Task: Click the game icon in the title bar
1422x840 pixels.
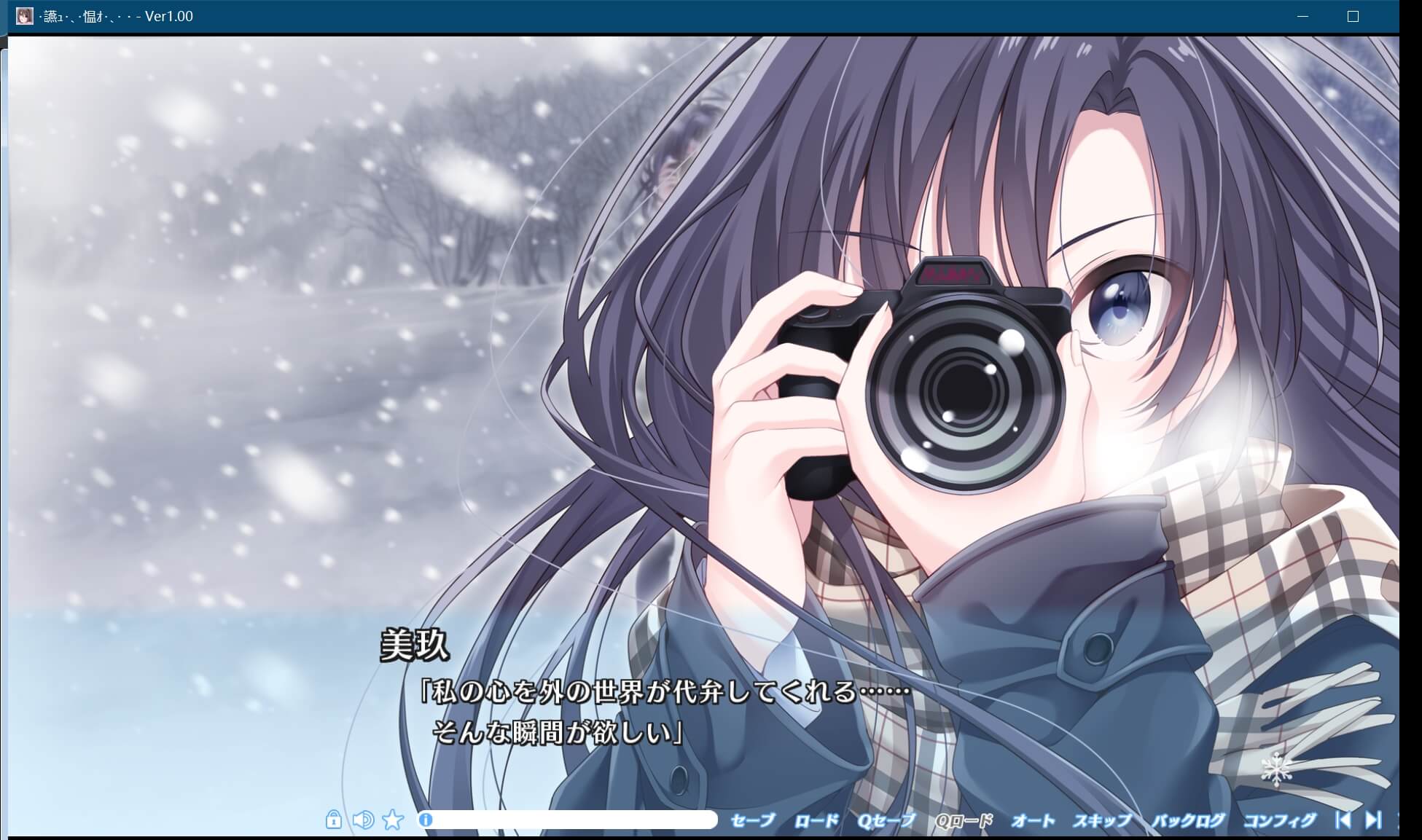Action: click(x=24, y=15)
